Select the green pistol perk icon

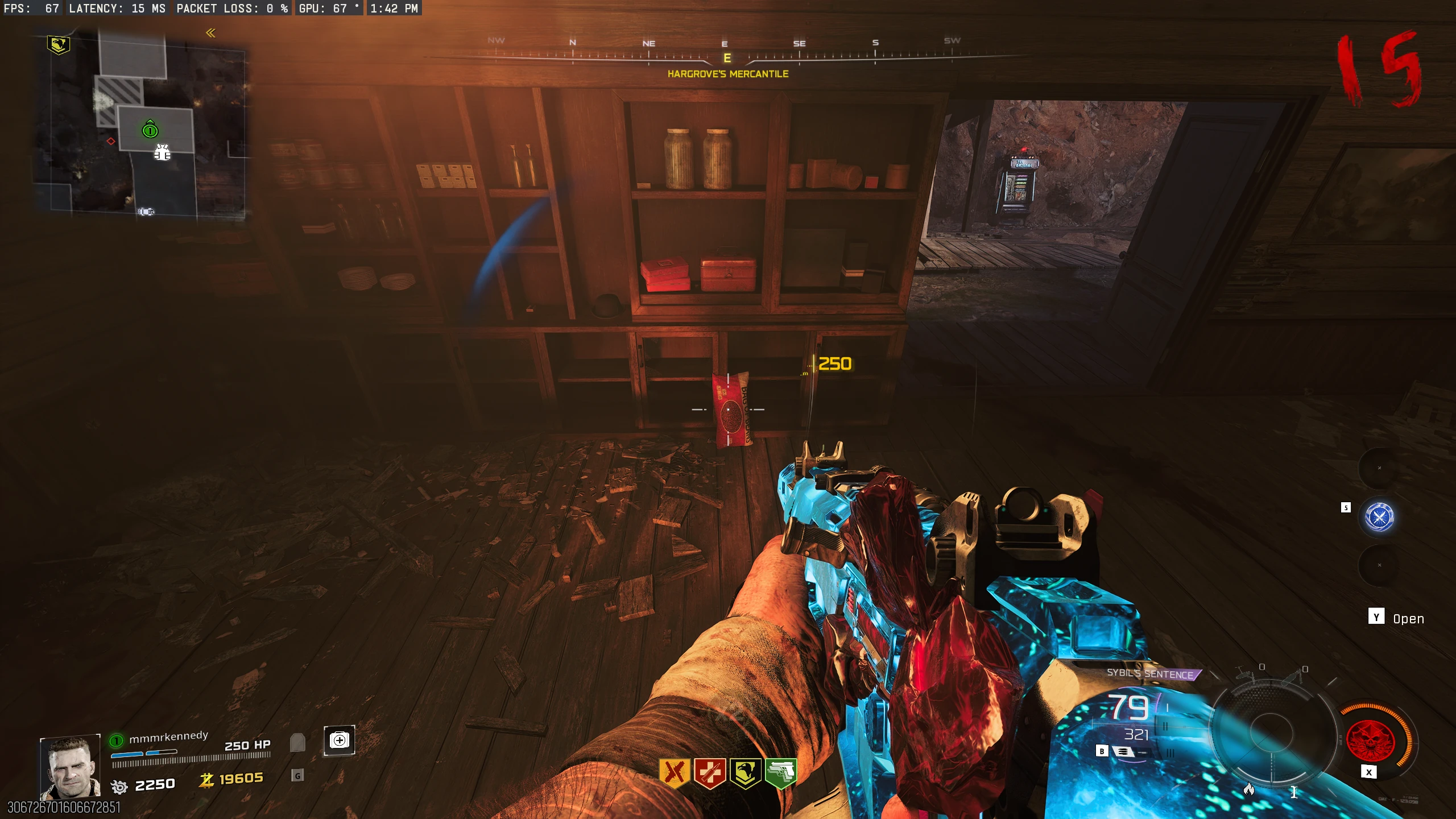pyautogui.click(x=781, y=772)
